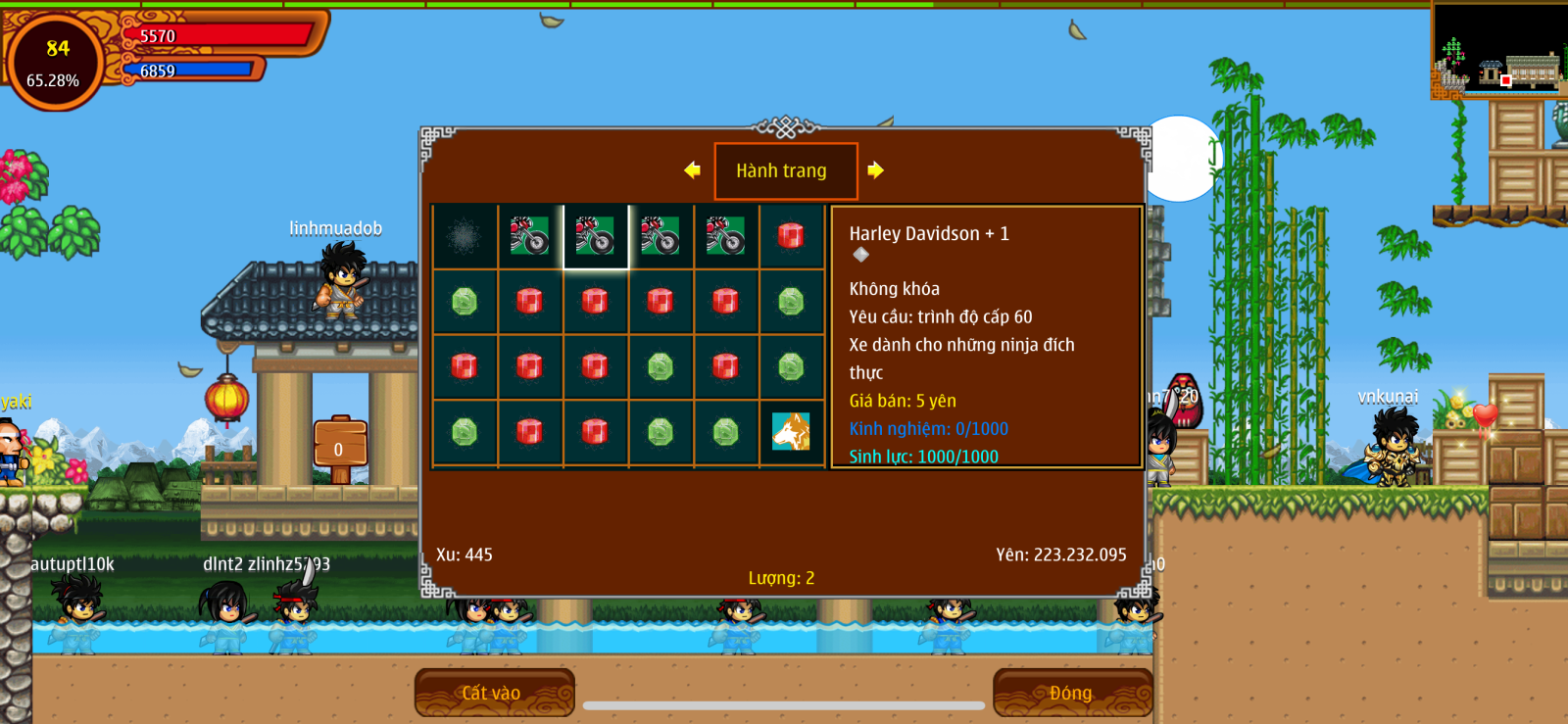Close the inventory with Đóng

click(x=1071, y=693)
